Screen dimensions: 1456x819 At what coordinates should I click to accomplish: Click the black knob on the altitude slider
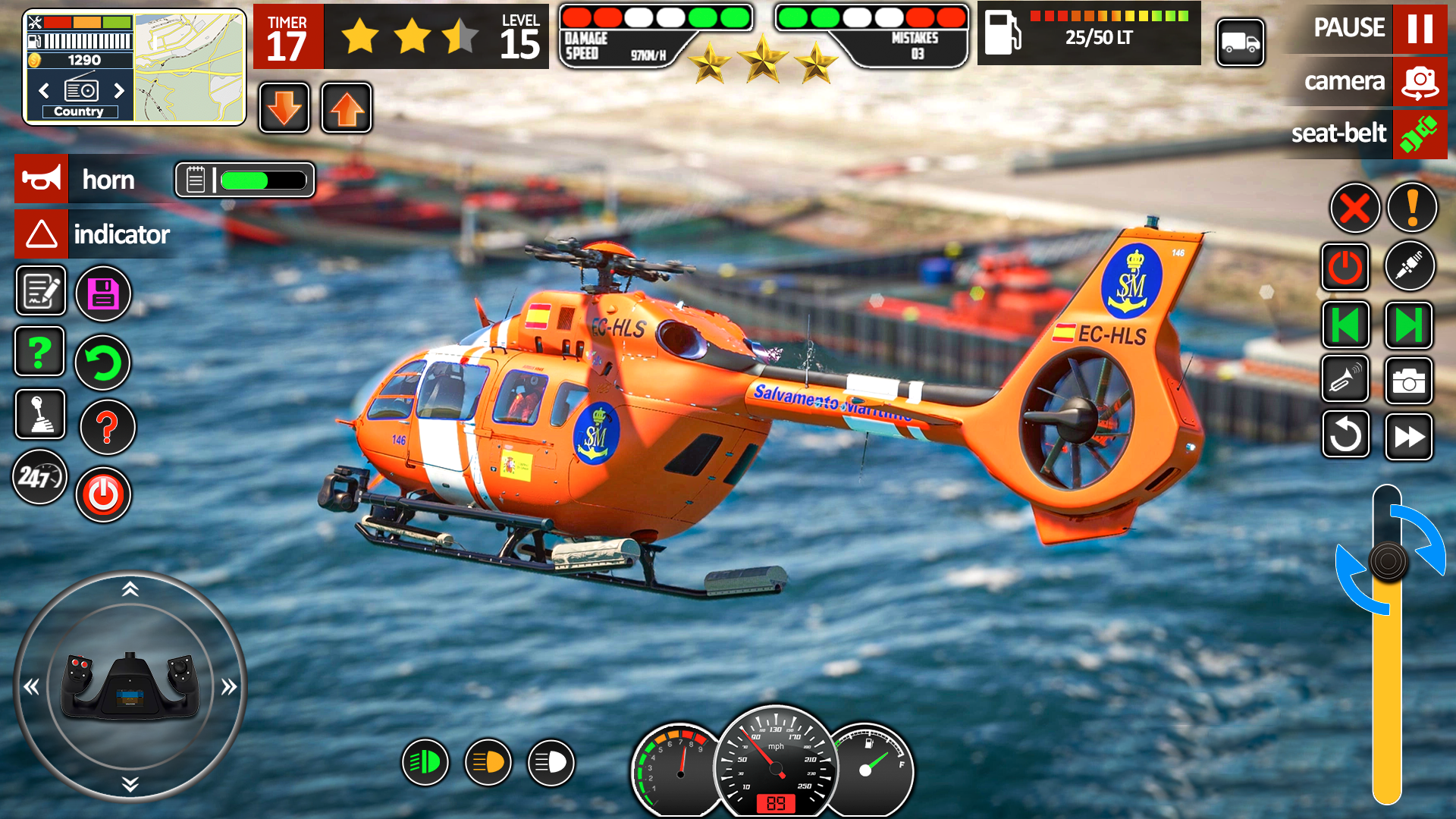1388,562
